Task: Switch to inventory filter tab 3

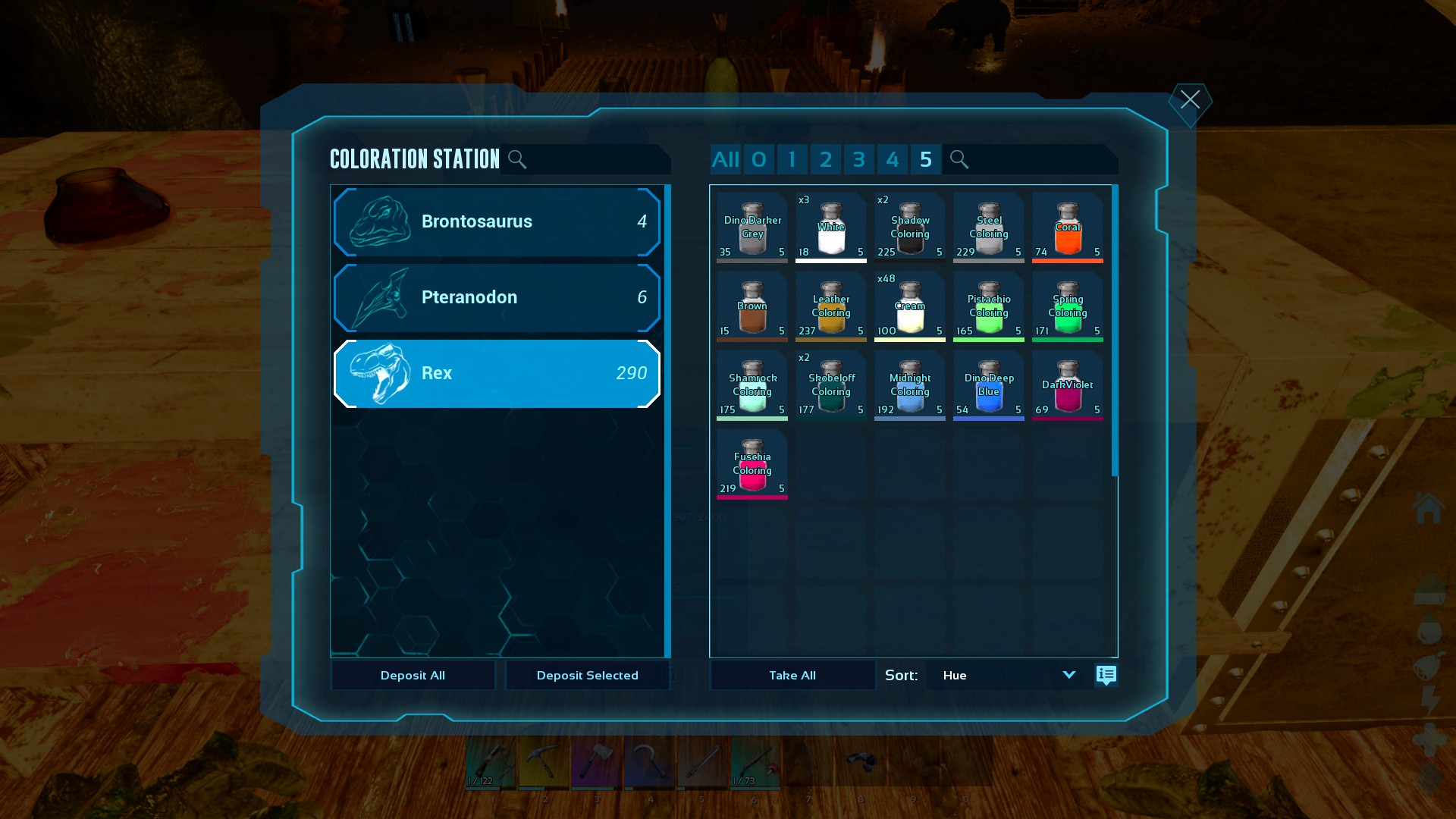Action: point(859,159)
